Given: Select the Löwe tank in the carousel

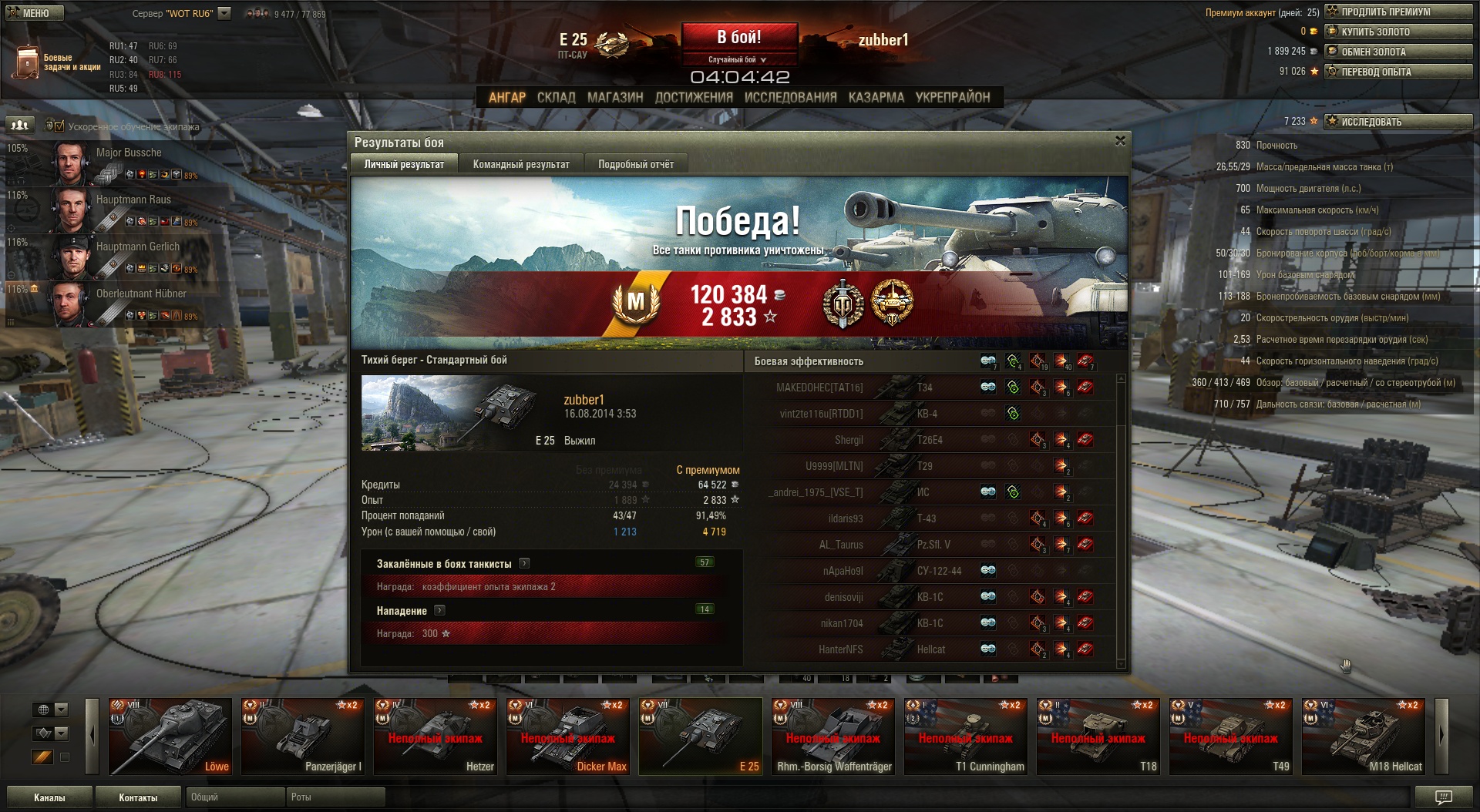Looking at the screenshot, I should point(170,736).
